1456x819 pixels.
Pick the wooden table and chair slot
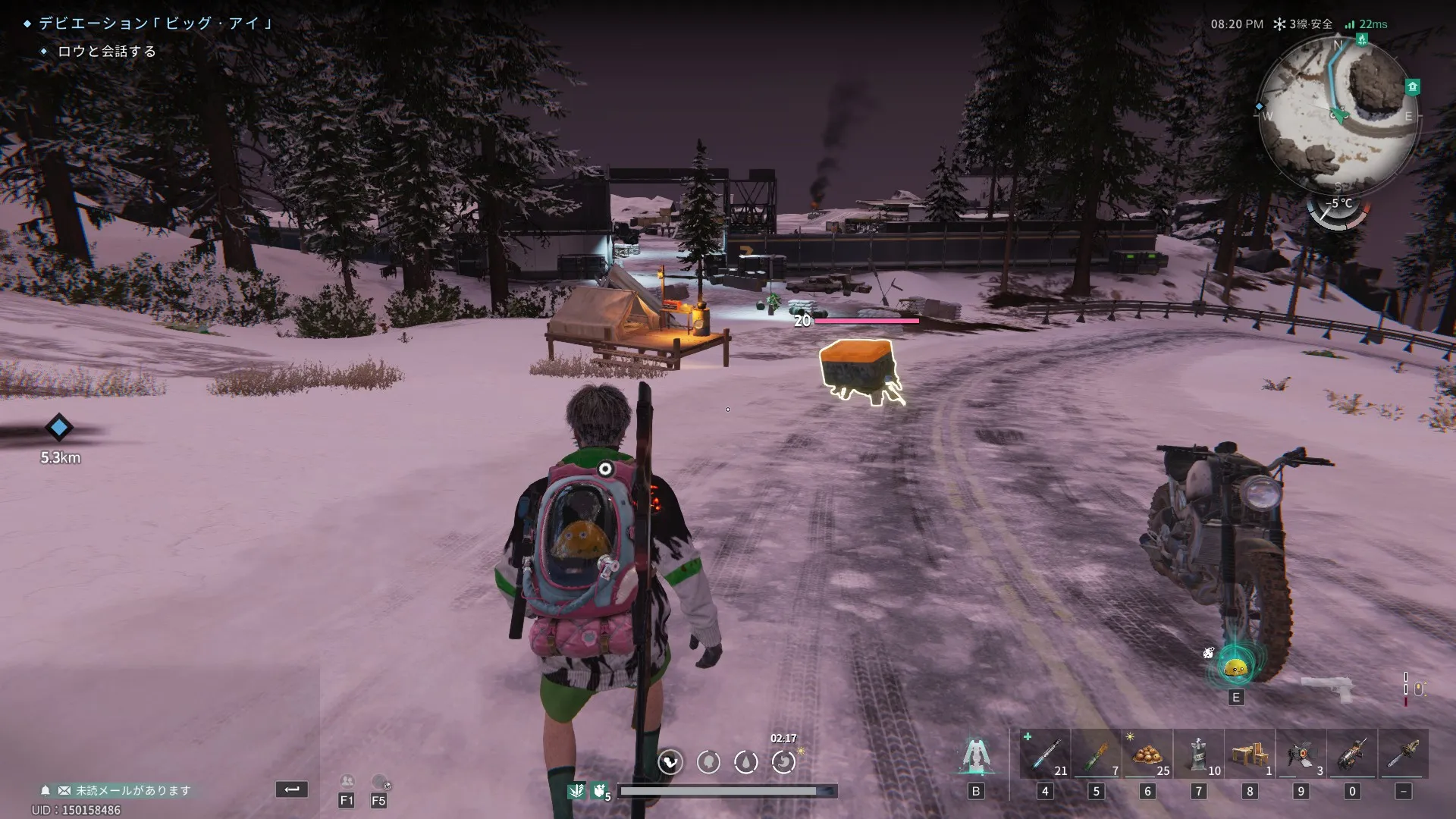tap(1250, 754)
